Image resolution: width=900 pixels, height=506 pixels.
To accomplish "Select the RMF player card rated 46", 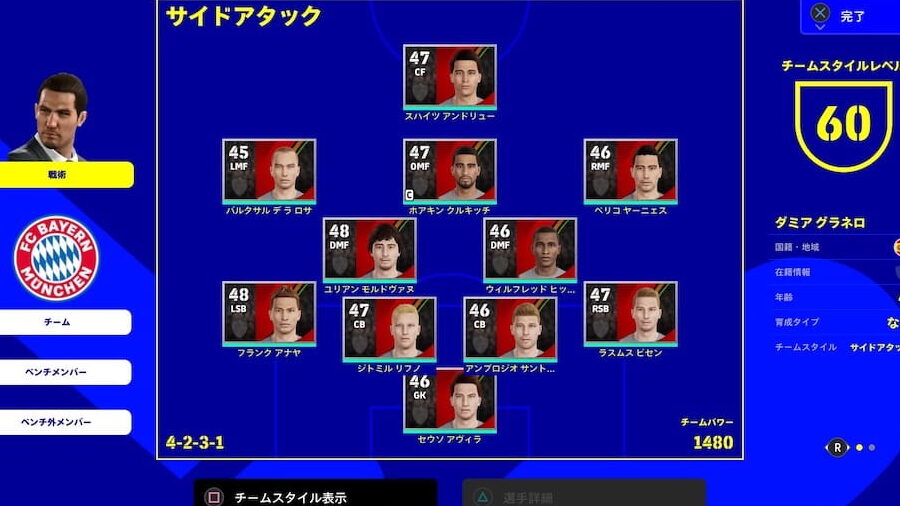I will (x=630, y=171).
